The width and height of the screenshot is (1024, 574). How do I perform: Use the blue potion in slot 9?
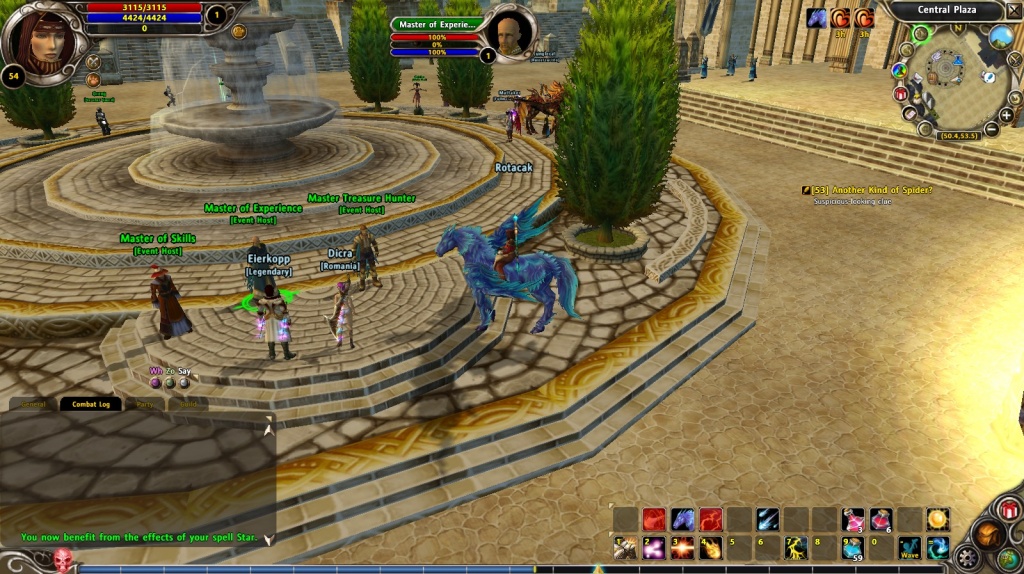pos(853,547)
